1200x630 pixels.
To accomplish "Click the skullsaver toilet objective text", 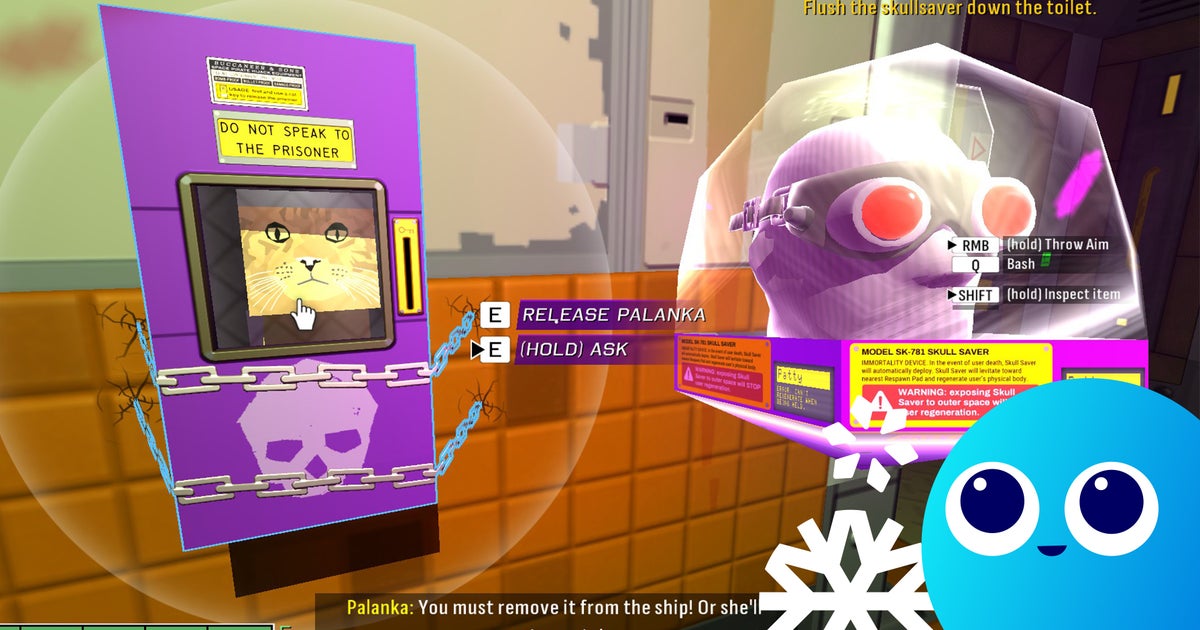I will 949,9.
